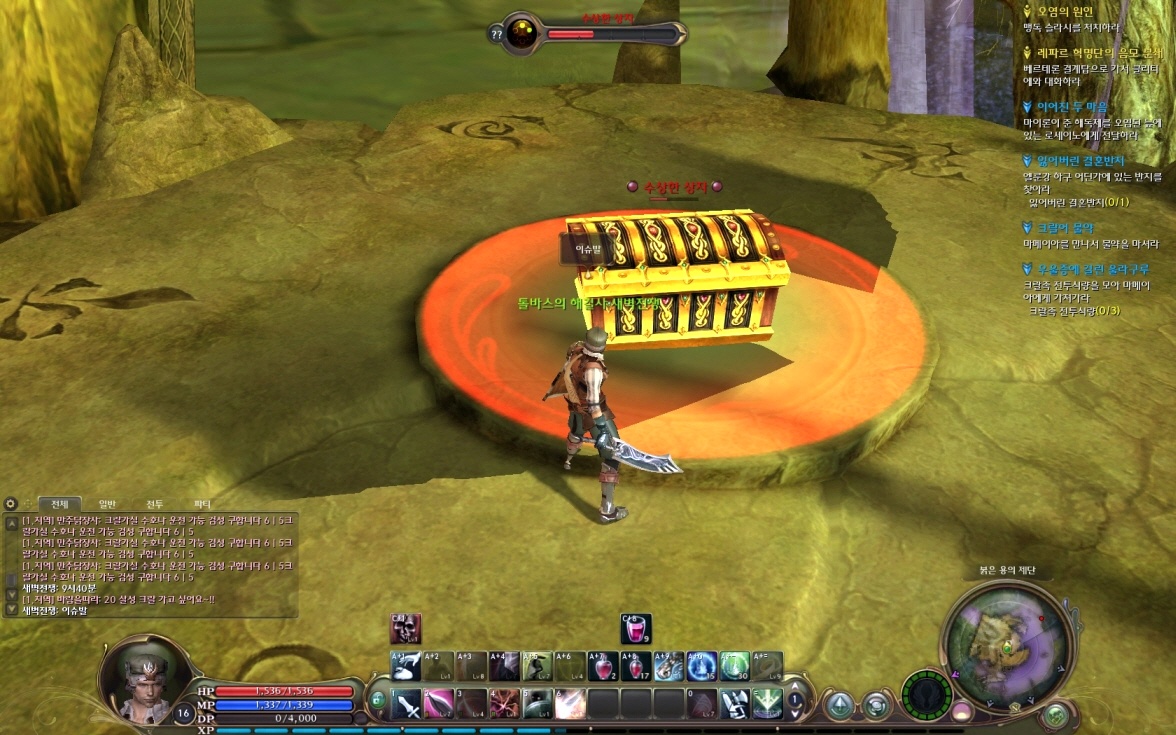
Task: Activate the pink slash skill in slot 2
Action: tap(440, 704)
